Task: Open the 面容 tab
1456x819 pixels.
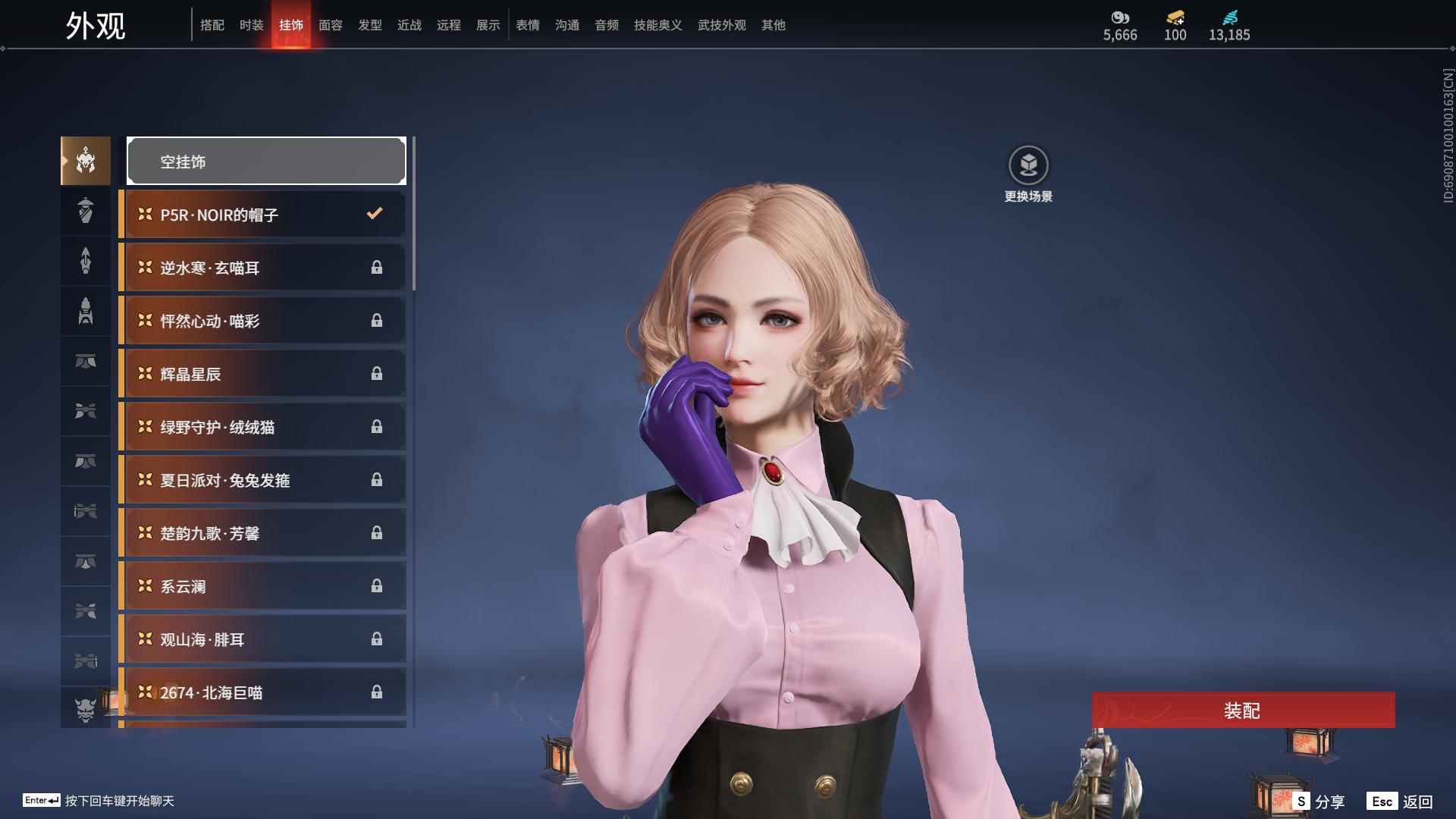Action: [x=330, y=25]
